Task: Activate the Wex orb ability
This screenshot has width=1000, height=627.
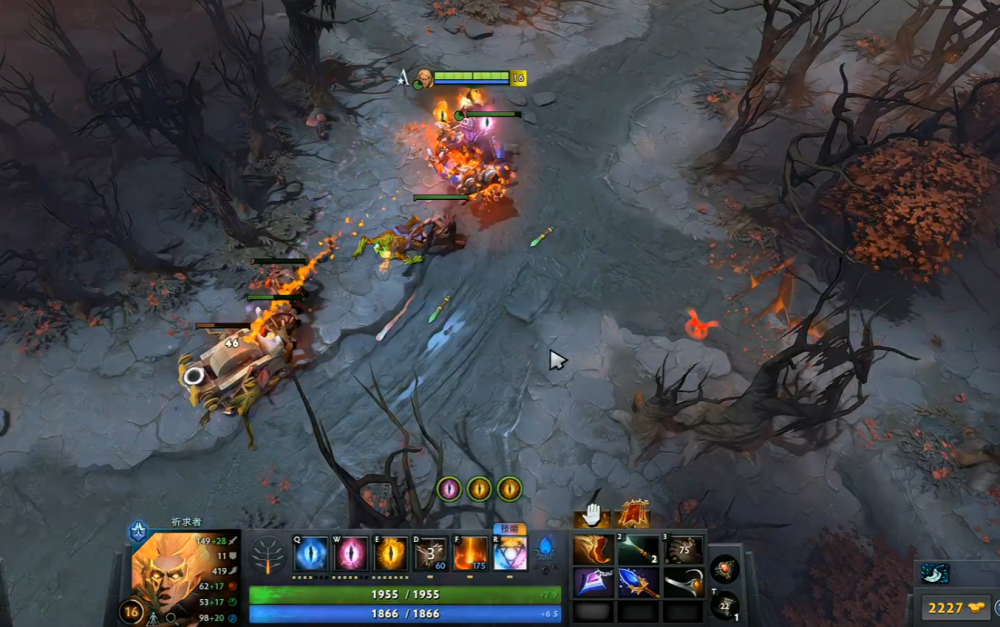Action: click(x=350, y=553)
